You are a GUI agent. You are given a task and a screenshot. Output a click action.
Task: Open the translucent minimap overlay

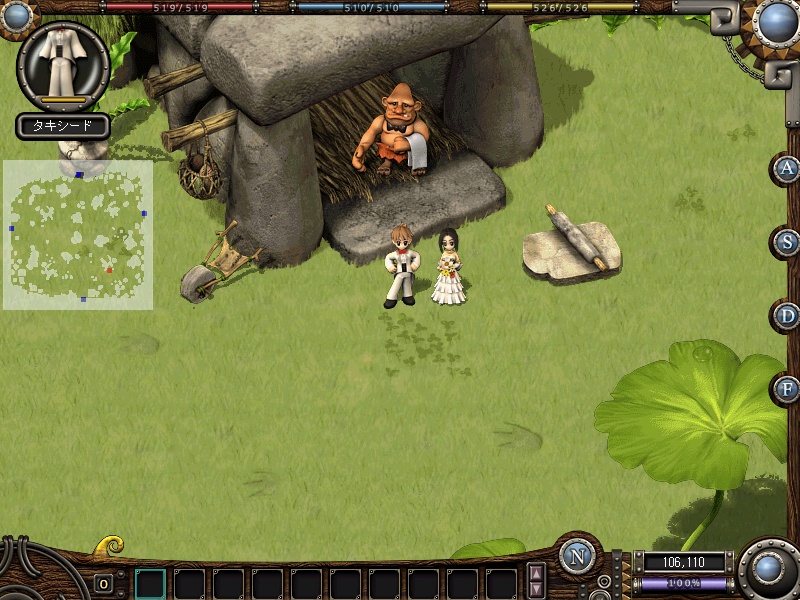[78, 235]
